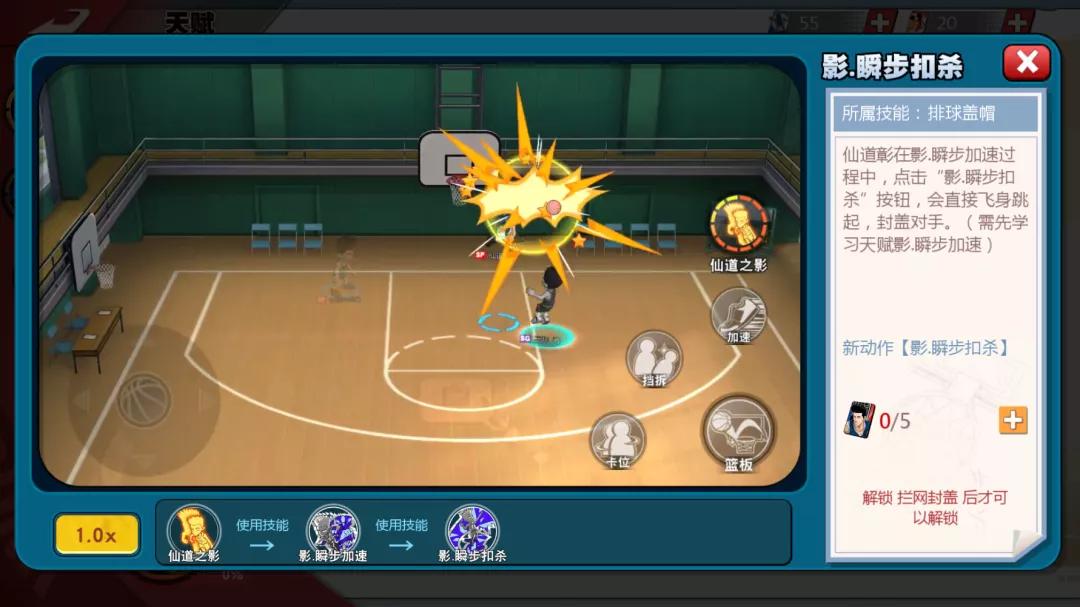Use the 加速 sprint button
This screenshot has height=607, width=1080.
pyautogui.click(x=738, y=314)
